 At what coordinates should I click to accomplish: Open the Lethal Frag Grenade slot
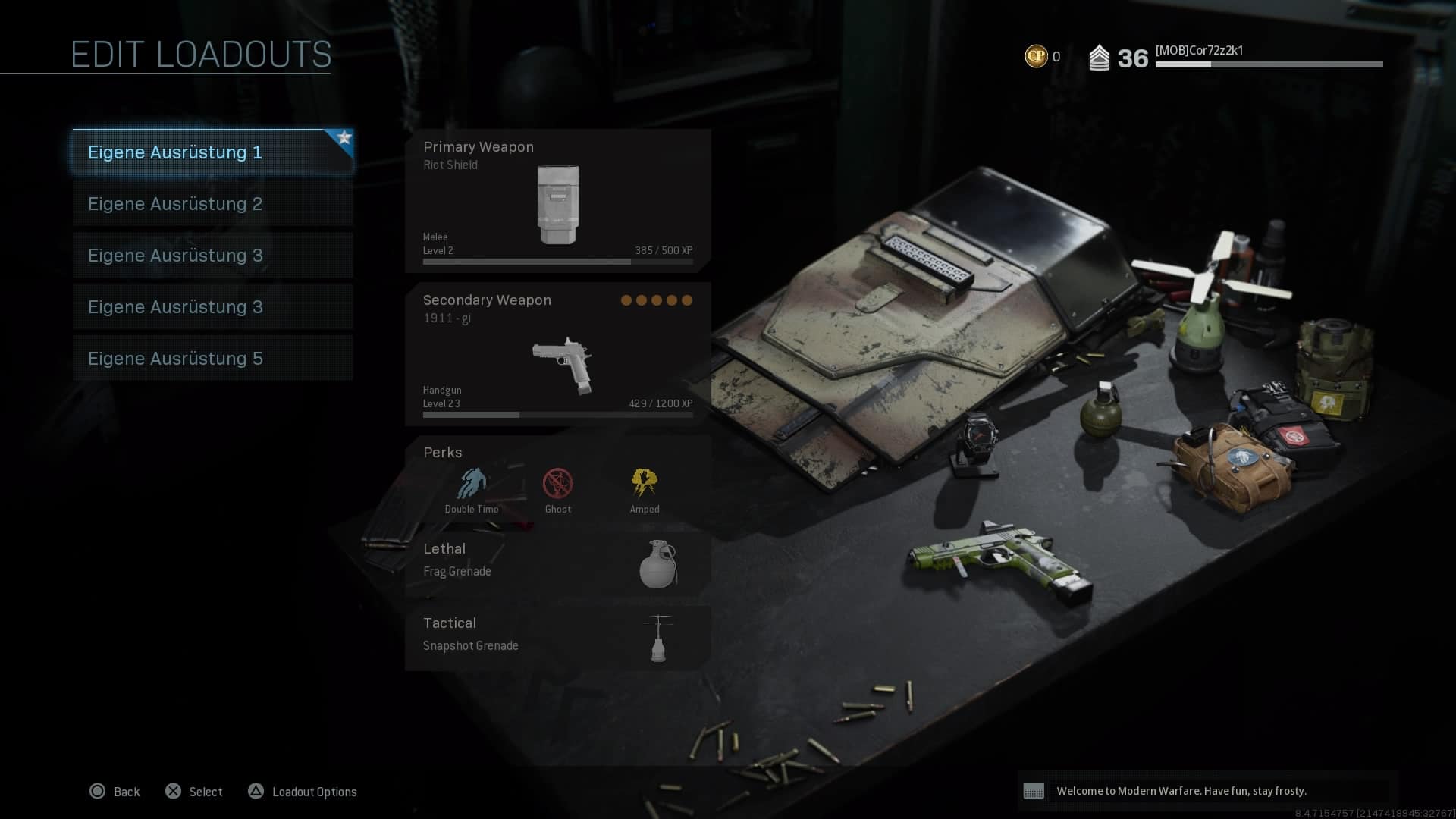tap(557, 562)
